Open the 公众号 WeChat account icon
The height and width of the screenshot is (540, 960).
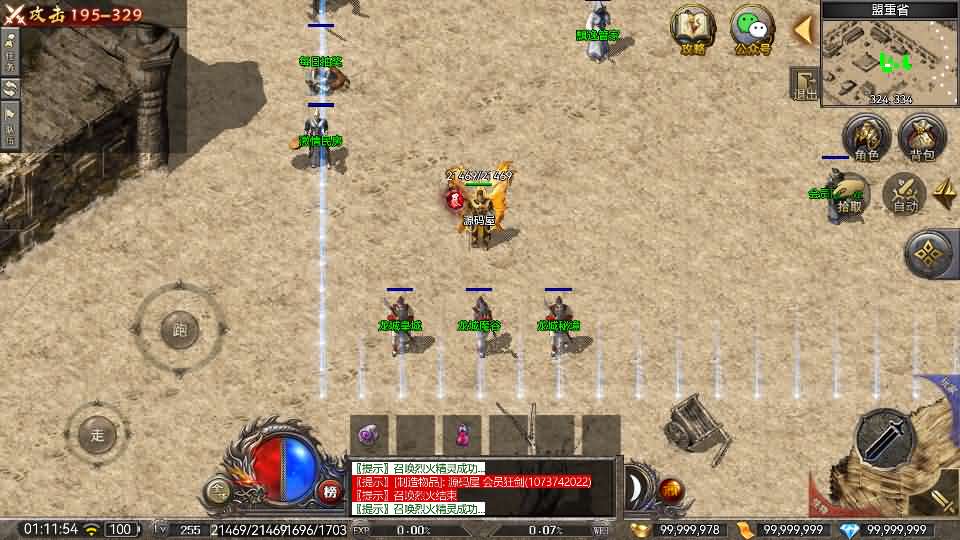(x=752, y=29)
